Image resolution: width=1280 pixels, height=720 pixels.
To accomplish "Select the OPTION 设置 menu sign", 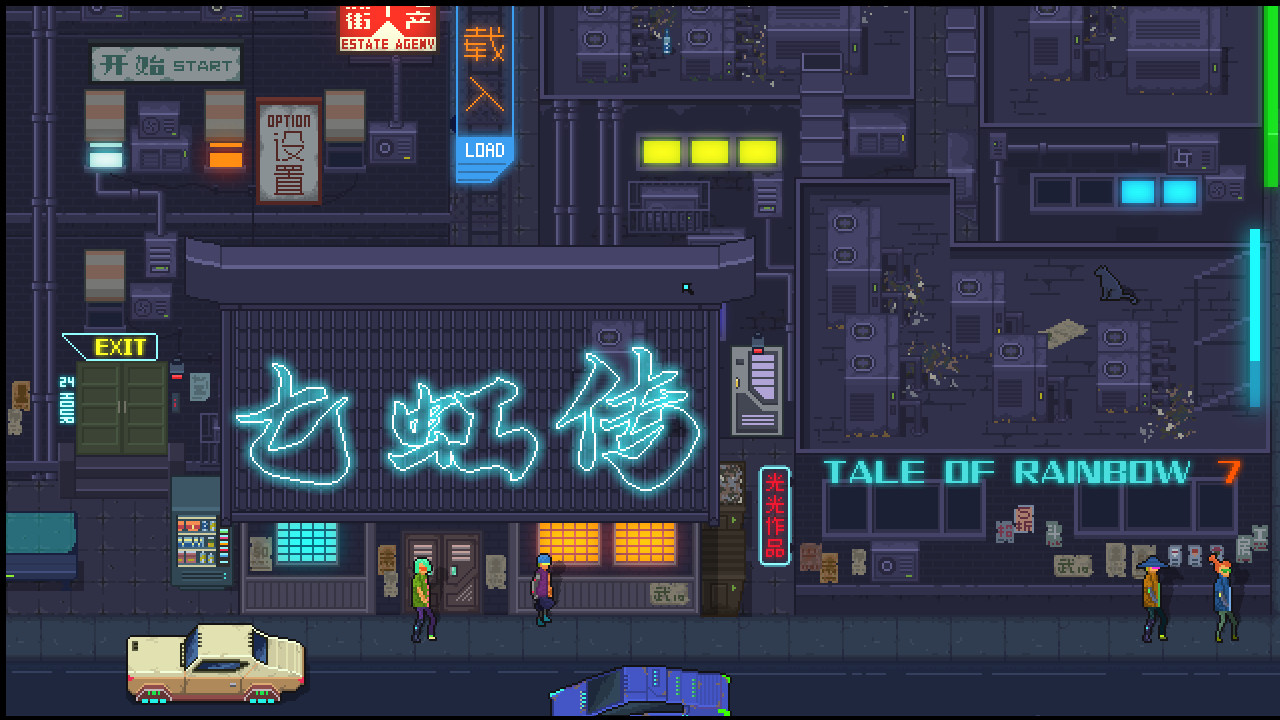I will 289,150.
